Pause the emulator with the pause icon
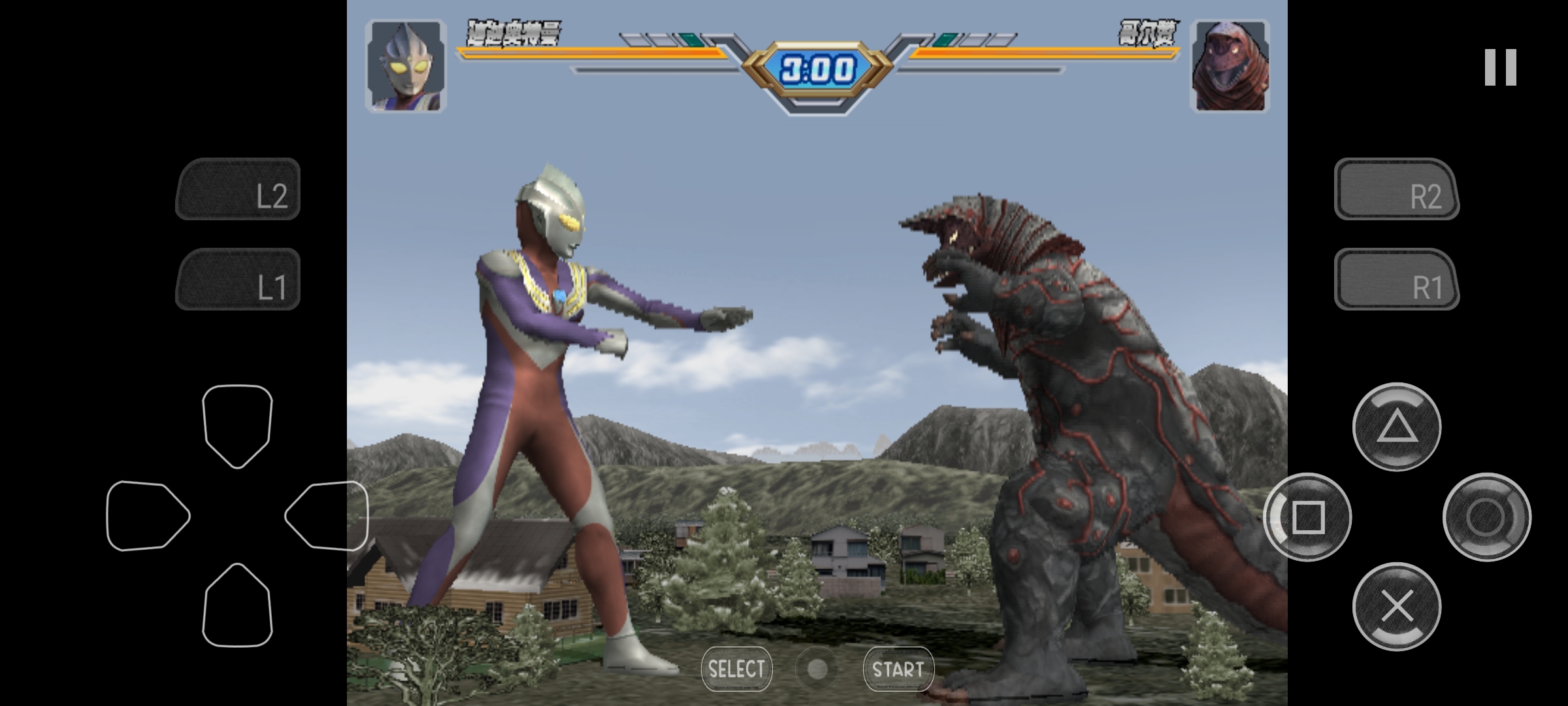 pyautogui.click(x=1500, y=67)
